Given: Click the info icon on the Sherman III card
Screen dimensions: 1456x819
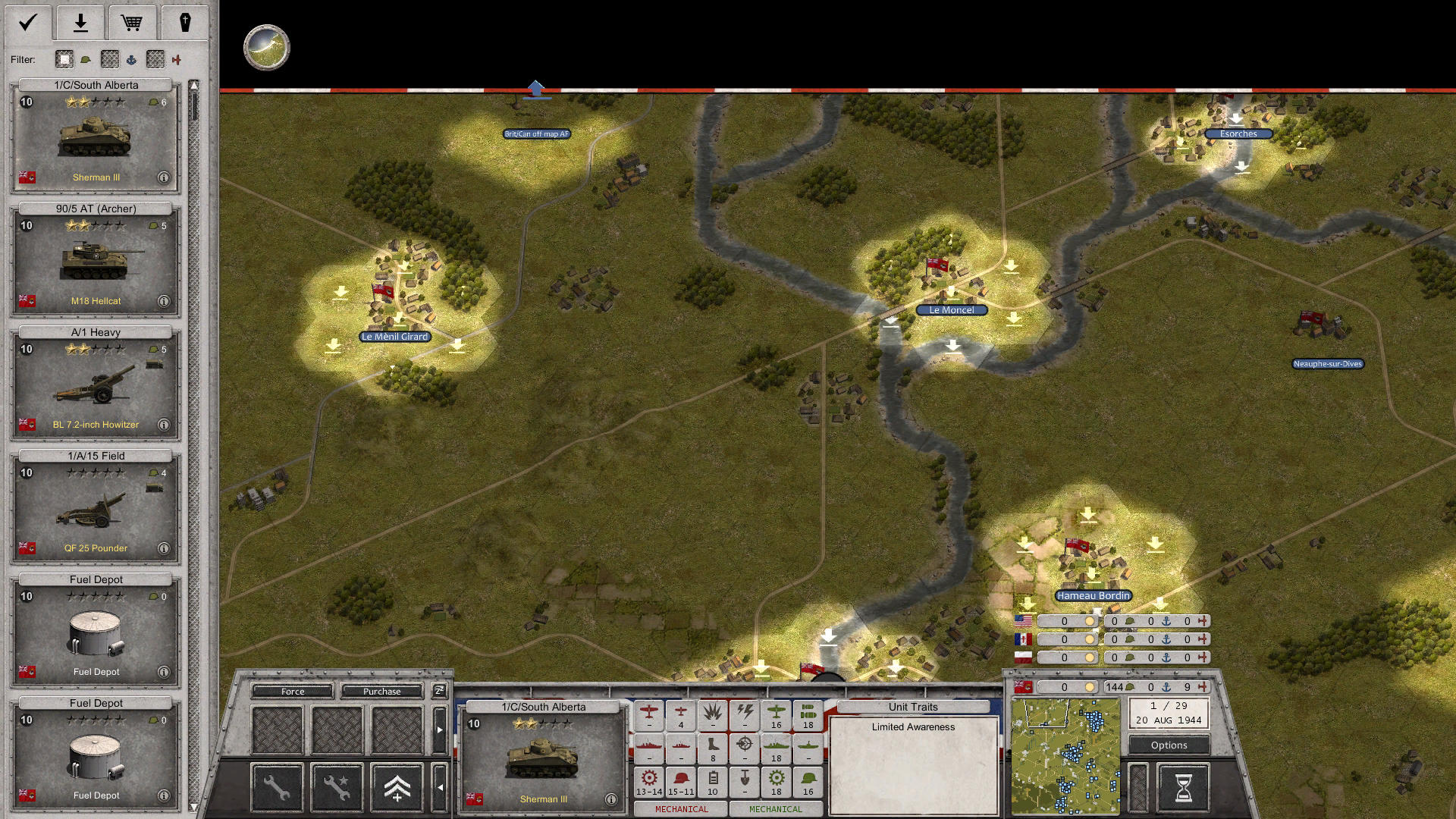Looking at the screenshot, I should (163, 177).
